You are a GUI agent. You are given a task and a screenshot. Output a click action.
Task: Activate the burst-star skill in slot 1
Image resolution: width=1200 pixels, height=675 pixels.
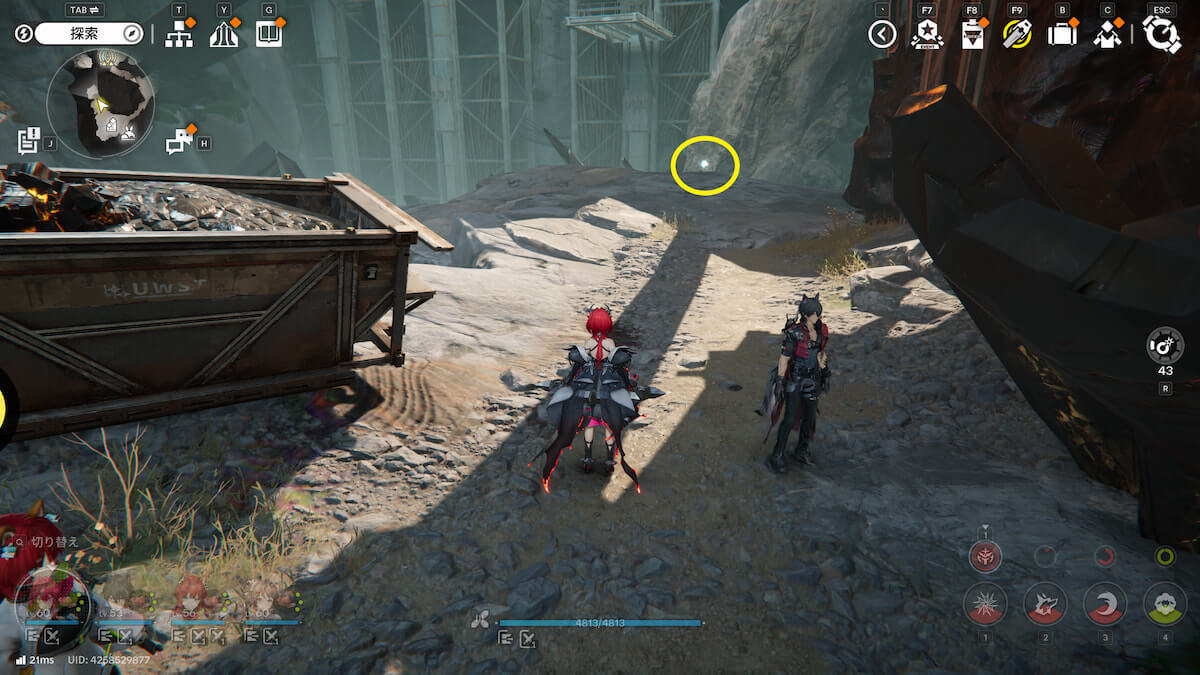click(x=985, y=604)
